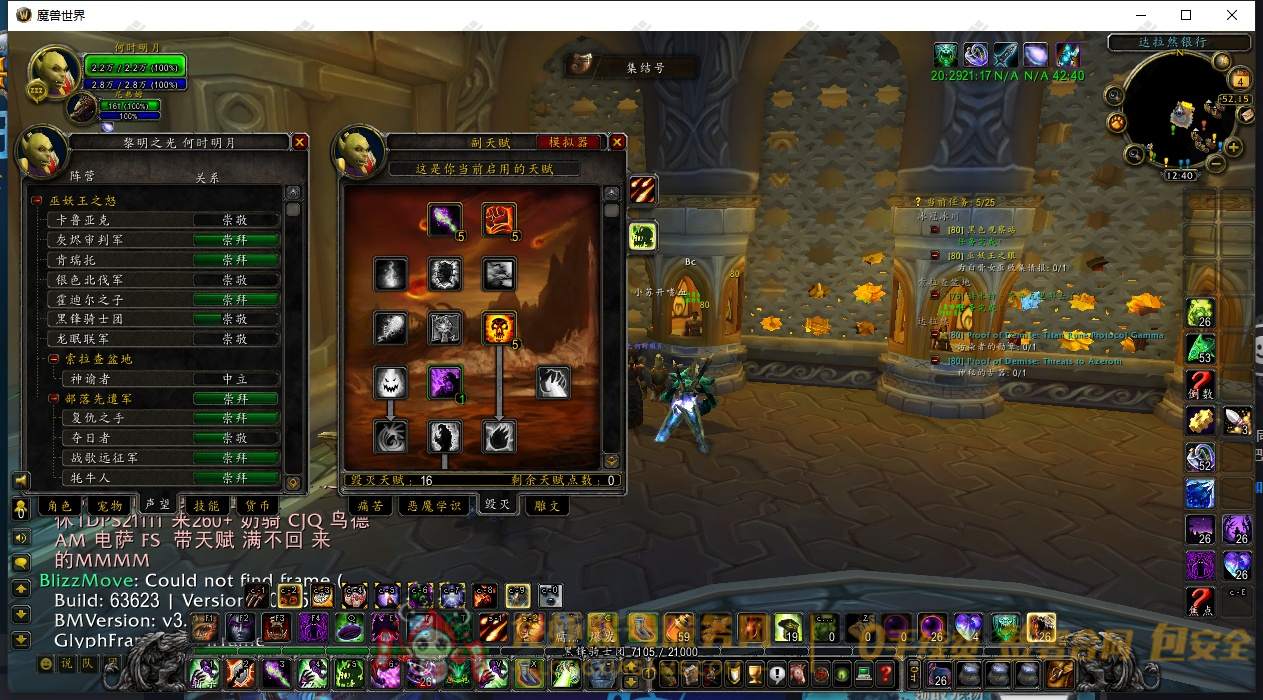Close the reputation character window
Screen dimensions: 1263x700
coord(300,143)
